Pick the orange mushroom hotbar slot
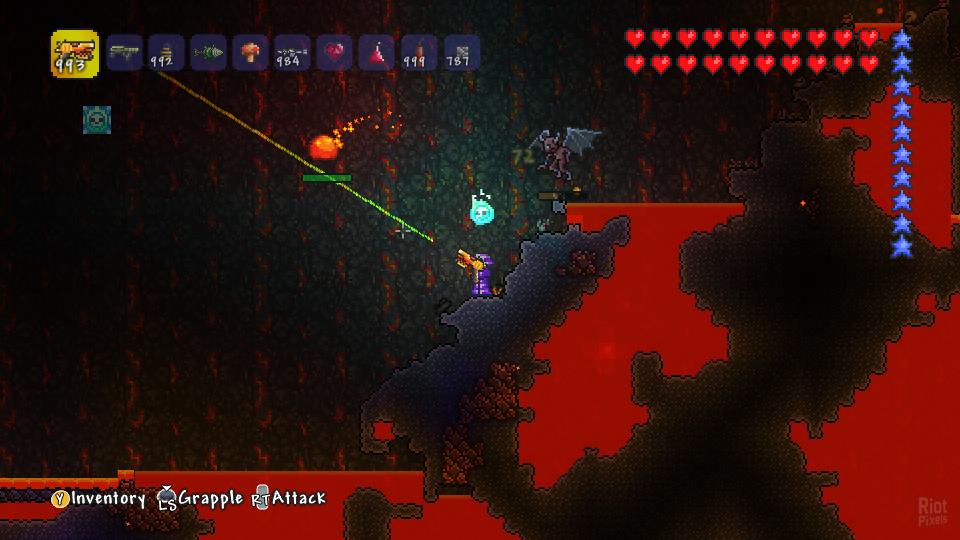The height and width of the screenshot is (540, 960). (251, 53)
